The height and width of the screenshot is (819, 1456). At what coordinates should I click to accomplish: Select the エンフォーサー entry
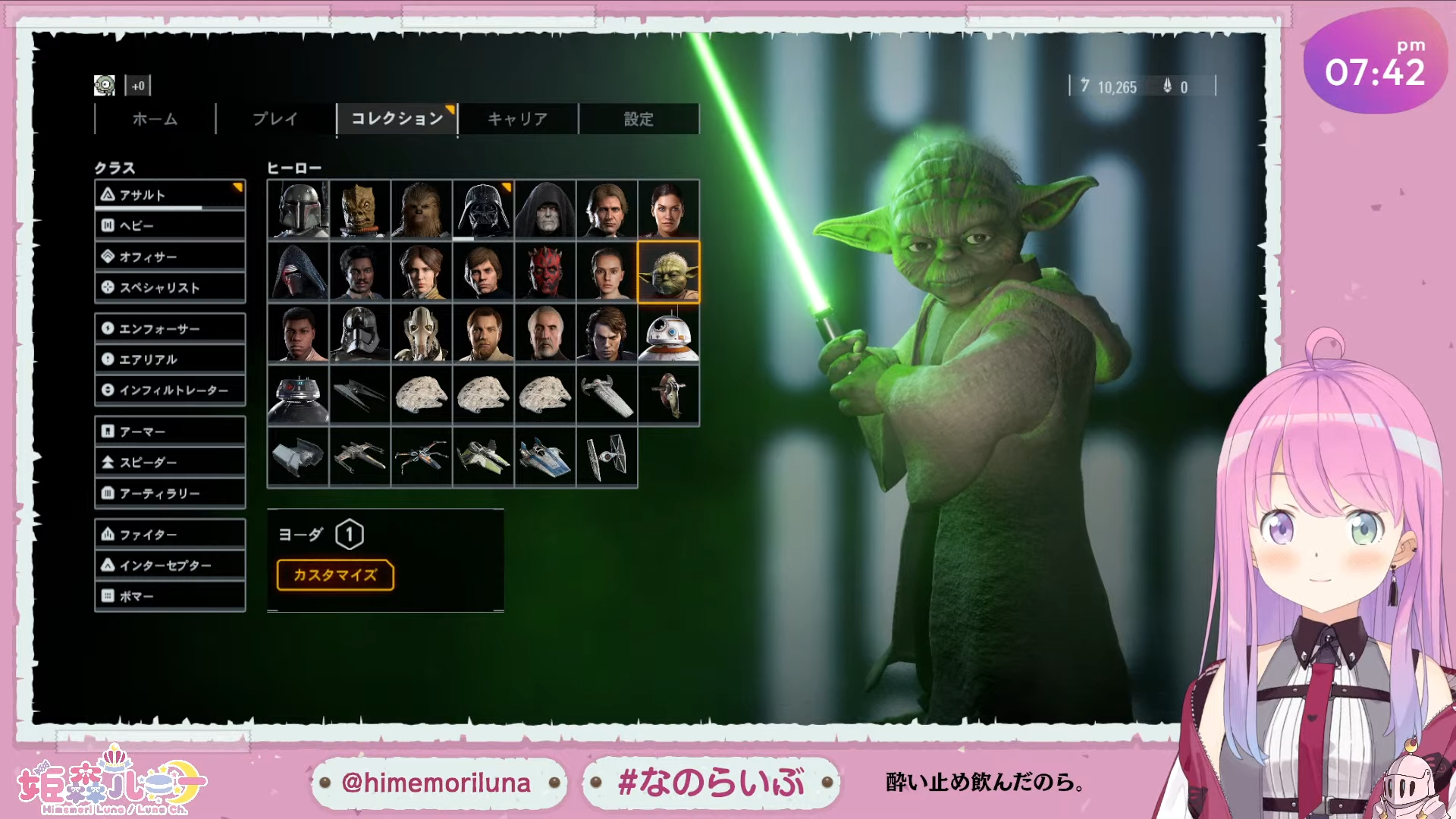[170, 328]
